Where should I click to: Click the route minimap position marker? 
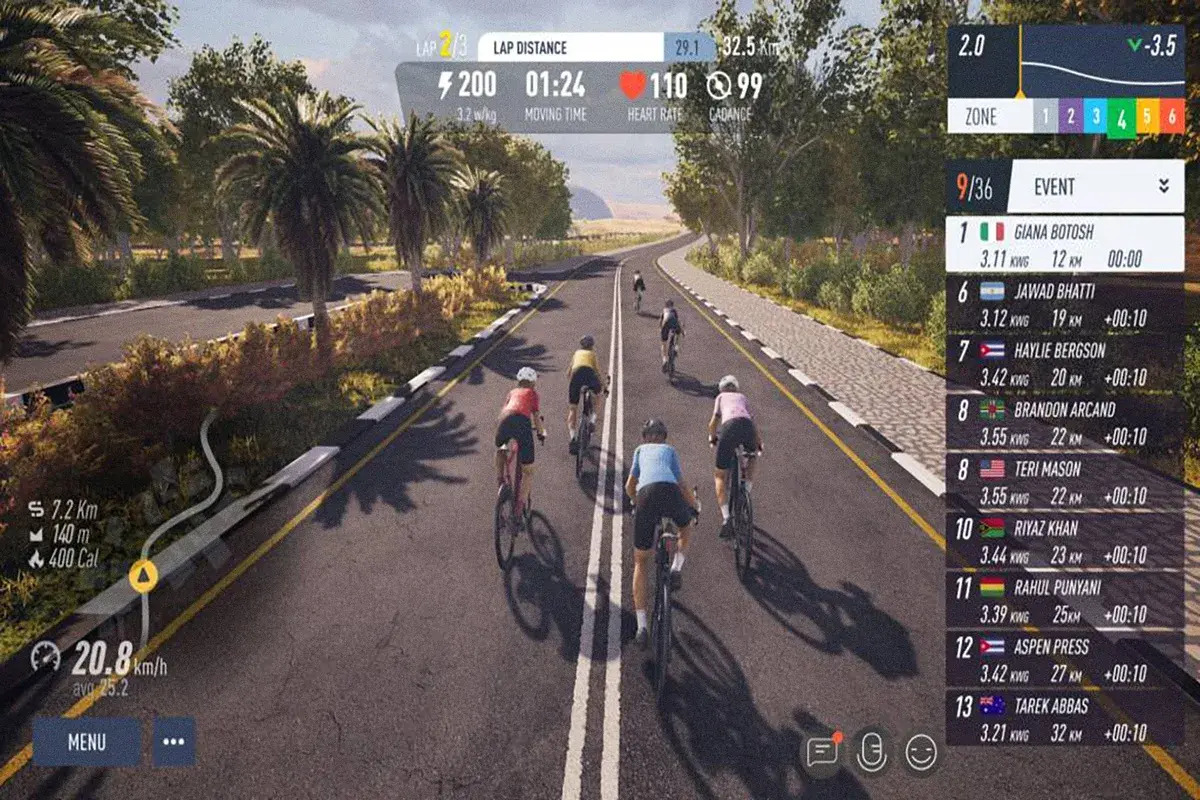click(x=143, y=575)
